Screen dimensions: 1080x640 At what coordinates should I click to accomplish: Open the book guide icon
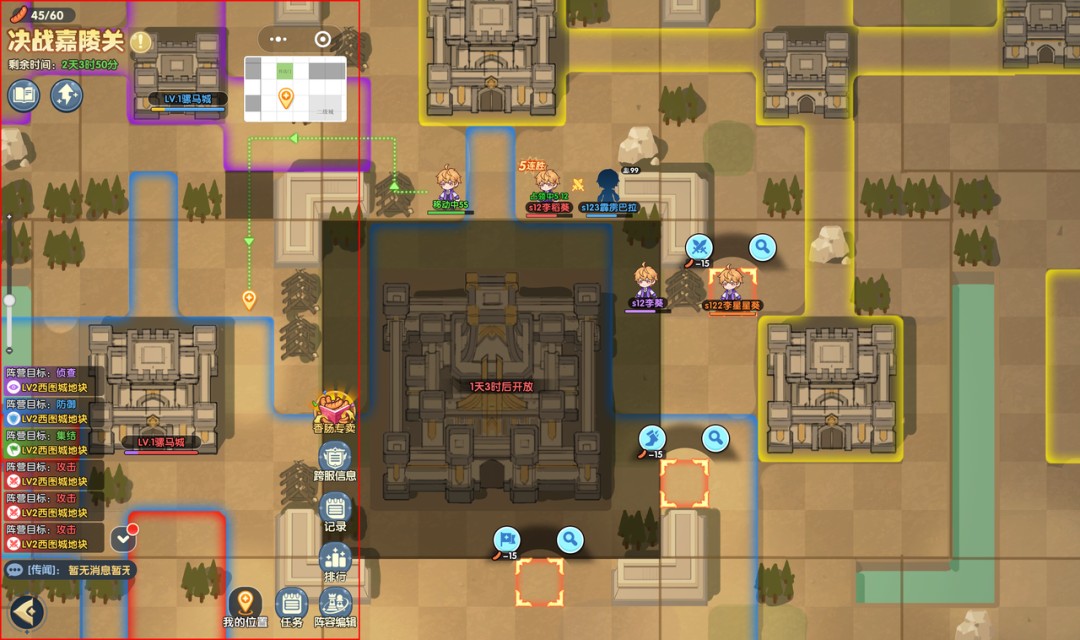coord(24,96)
